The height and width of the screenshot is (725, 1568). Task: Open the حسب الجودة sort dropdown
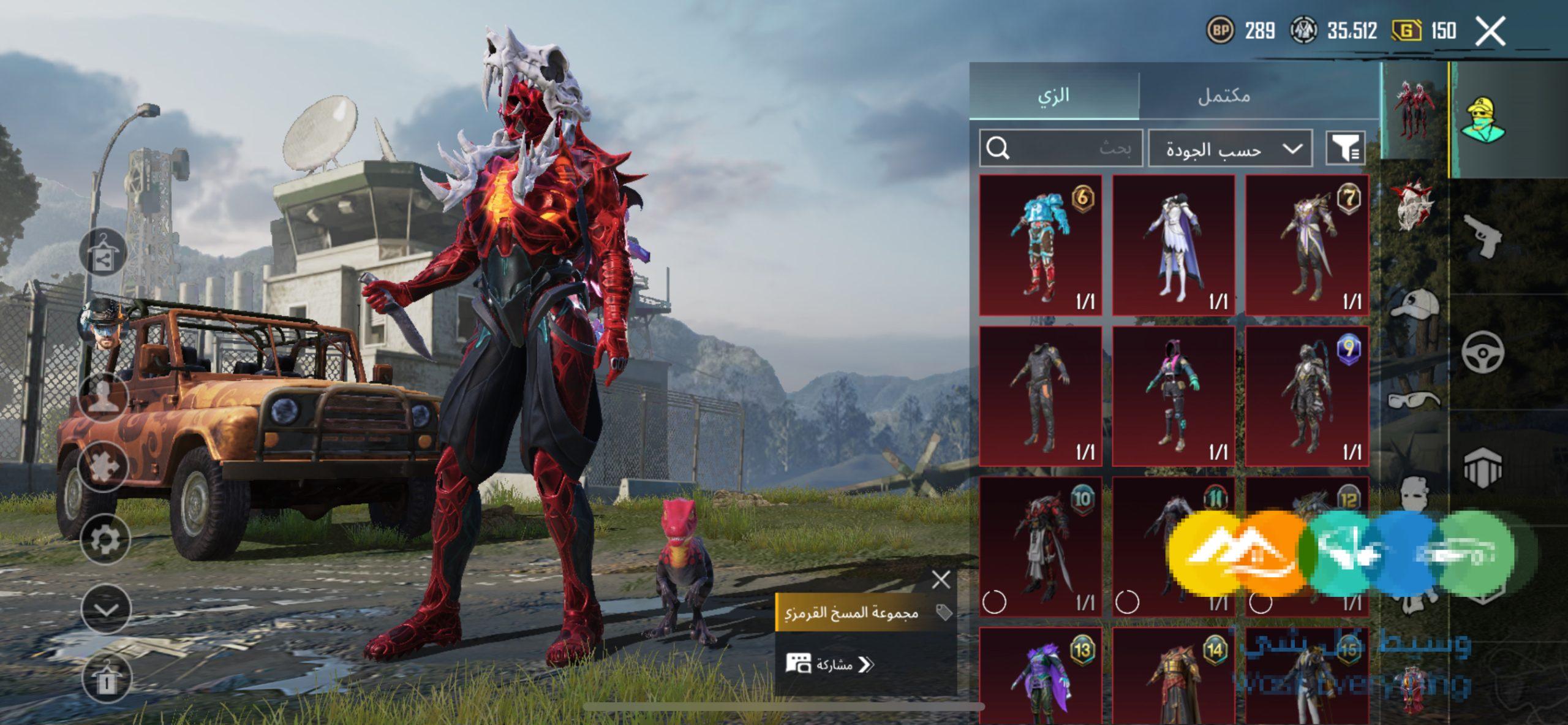(1230, 148)
